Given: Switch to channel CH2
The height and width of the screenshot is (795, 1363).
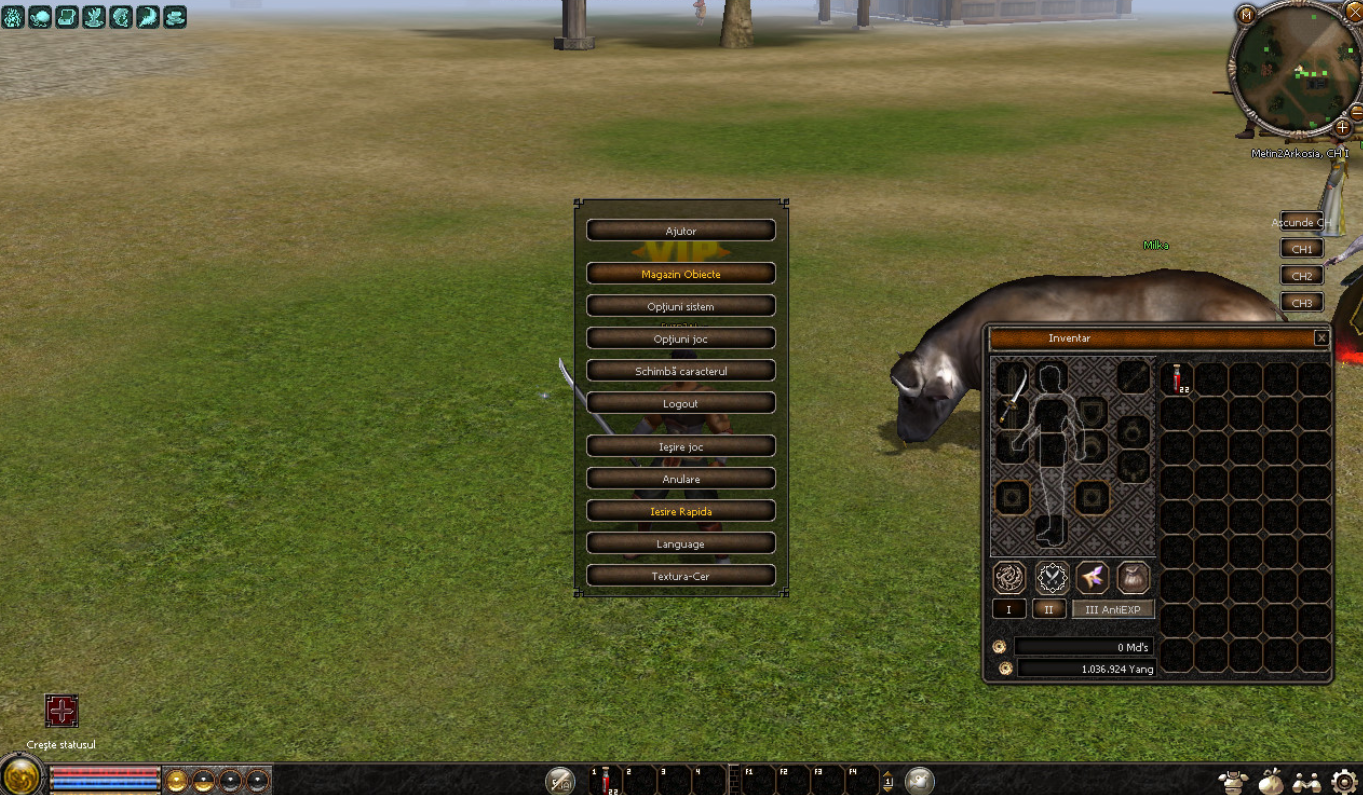Looking at the screenshot, I should [1301, 276].
